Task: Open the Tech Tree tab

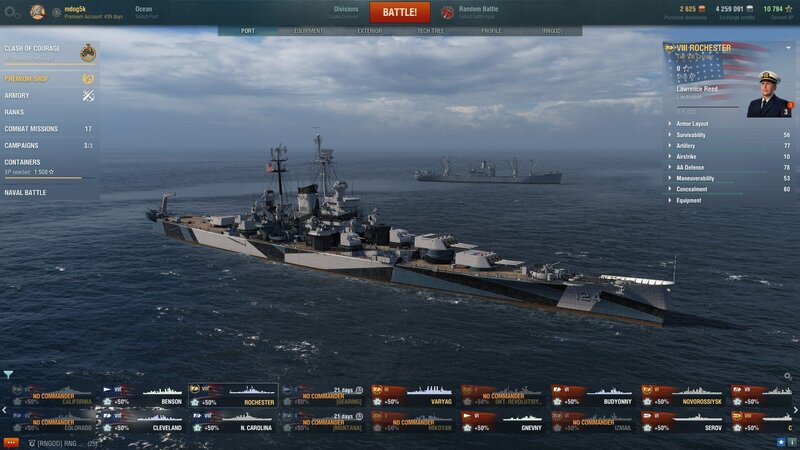Action: click(x=430, y=31)
